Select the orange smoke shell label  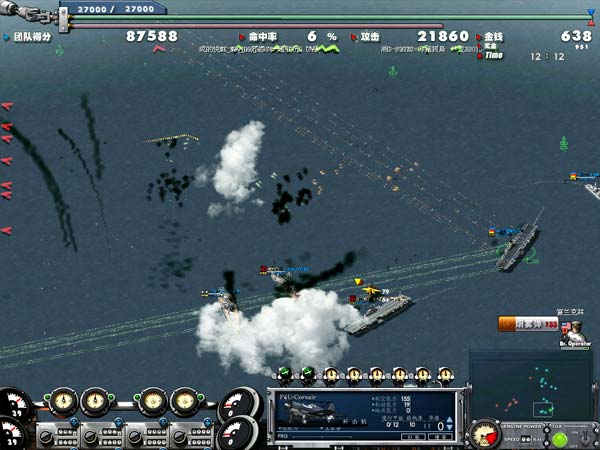point(522,324)
